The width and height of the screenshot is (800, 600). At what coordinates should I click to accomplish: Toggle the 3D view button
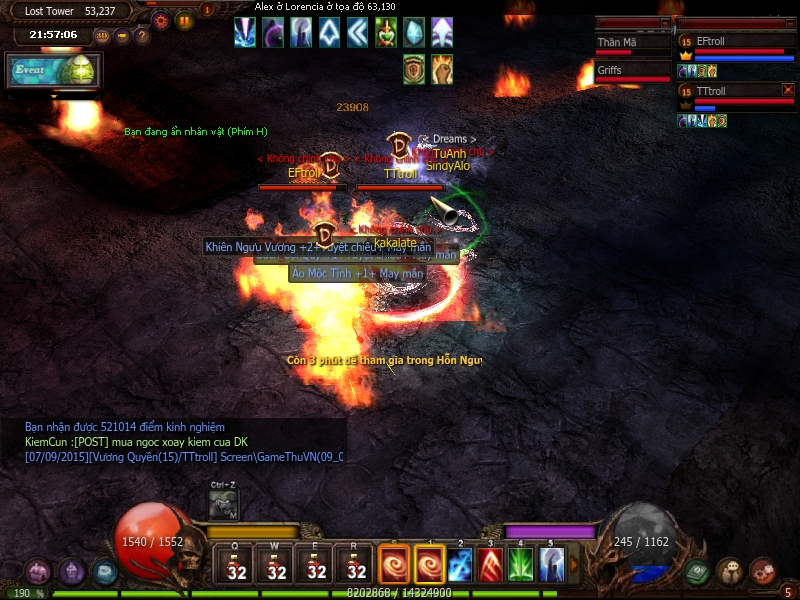click(x=102, y=36)
